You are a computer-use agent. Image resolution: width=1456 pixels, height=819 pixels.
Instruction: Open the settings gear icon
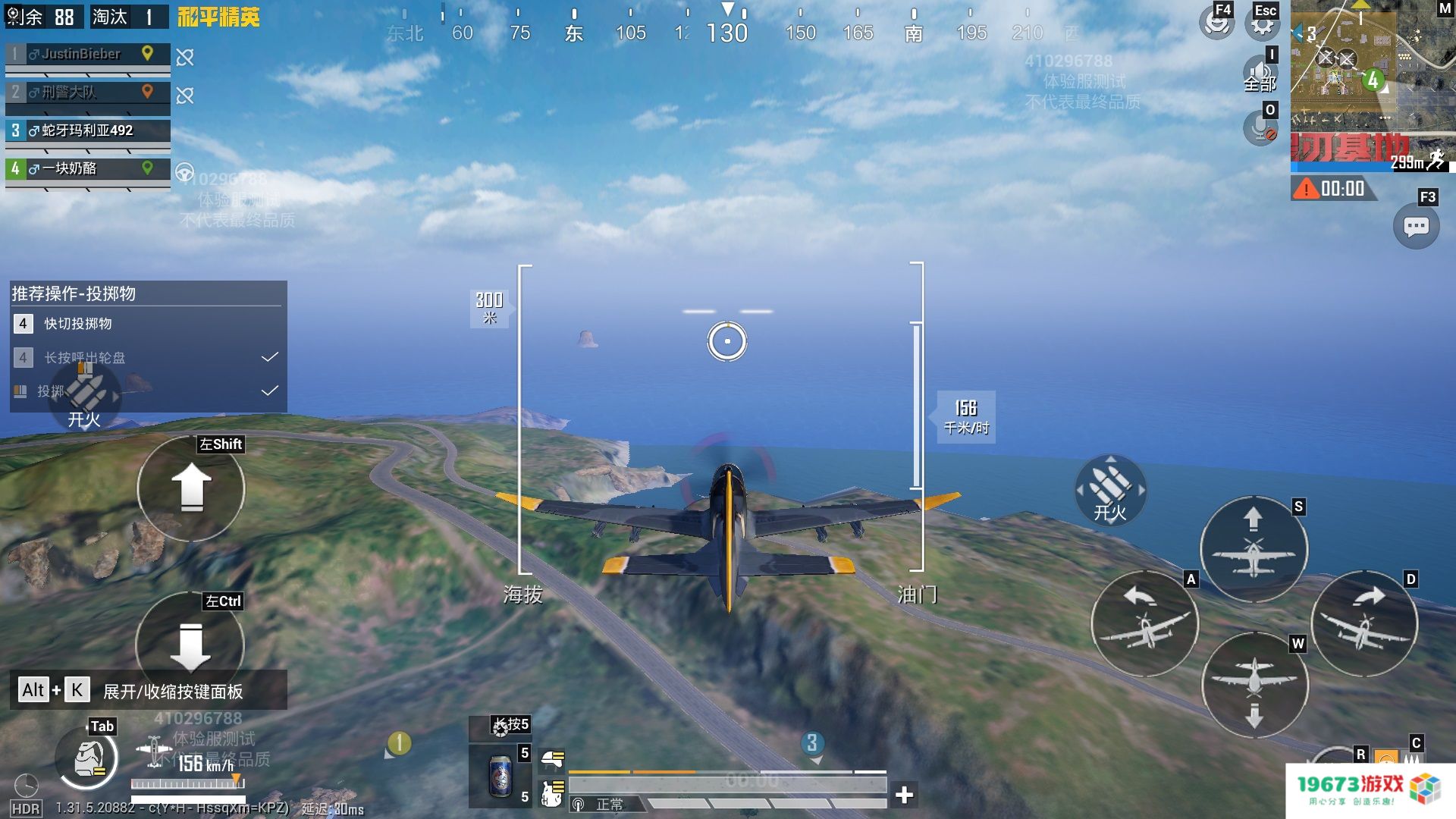tap(1262, 24)
